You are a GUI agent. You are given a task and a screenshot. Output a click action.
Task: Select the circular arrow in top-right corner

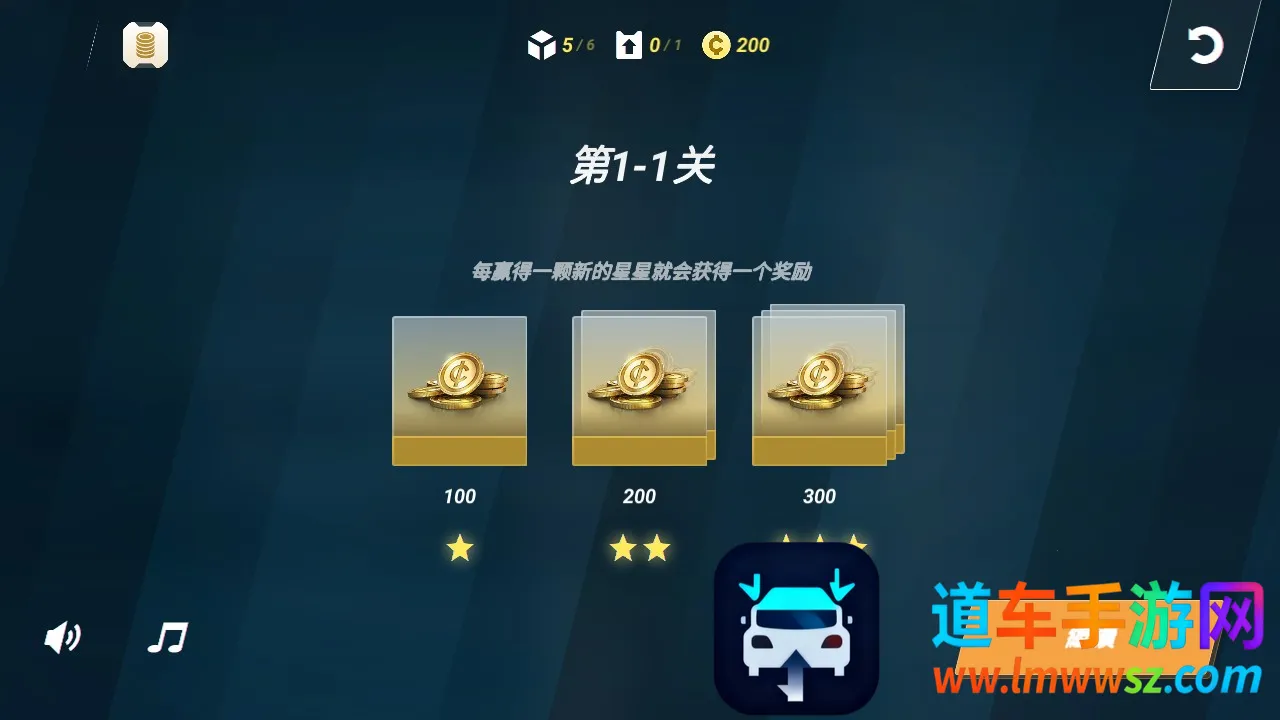(1206, 45)
